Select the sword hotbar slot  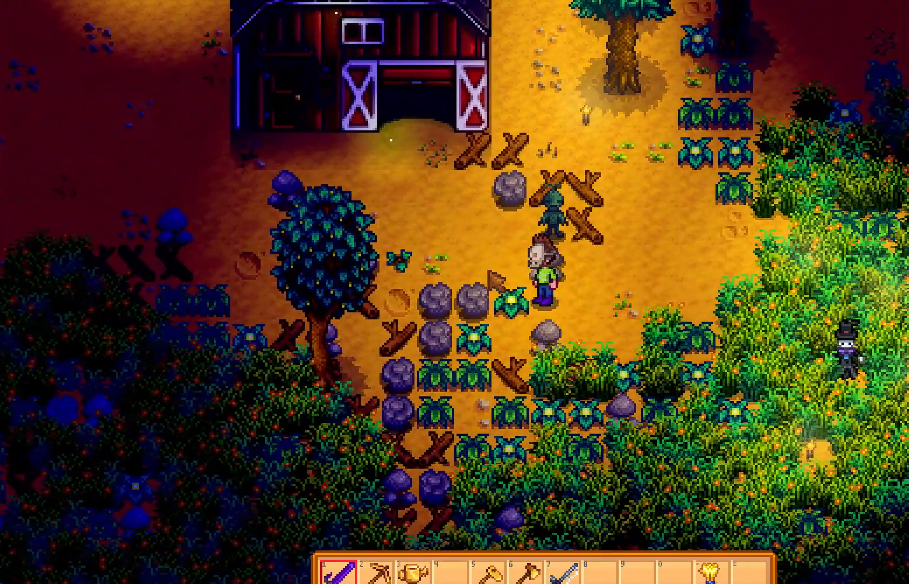[x=563, y=573]
